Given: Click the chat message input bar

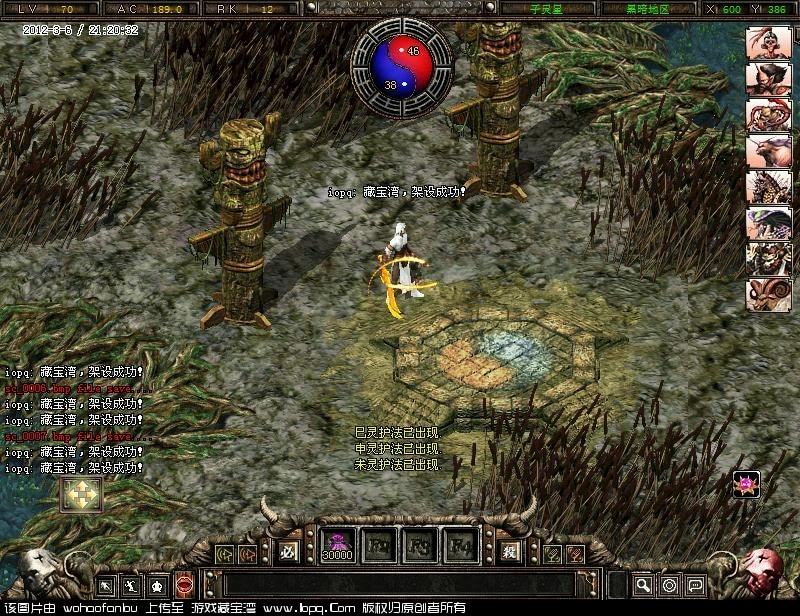Looking at the screenshot, I should pyautogui.click(x=400, y=583).
